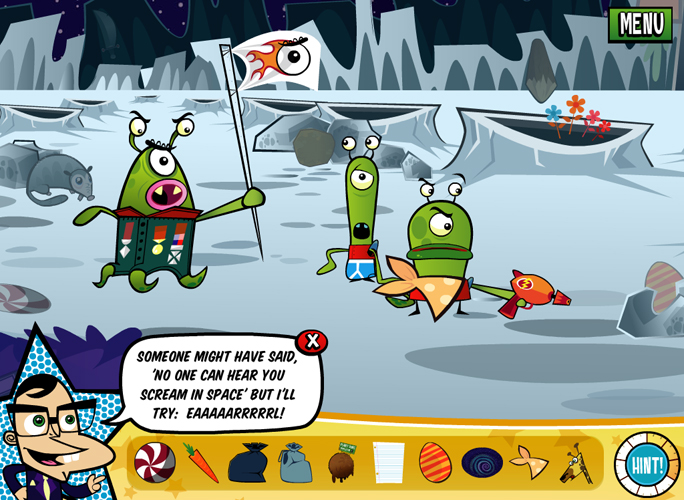
Task: Choose the light blue tied sack
Action: point(295,462)
